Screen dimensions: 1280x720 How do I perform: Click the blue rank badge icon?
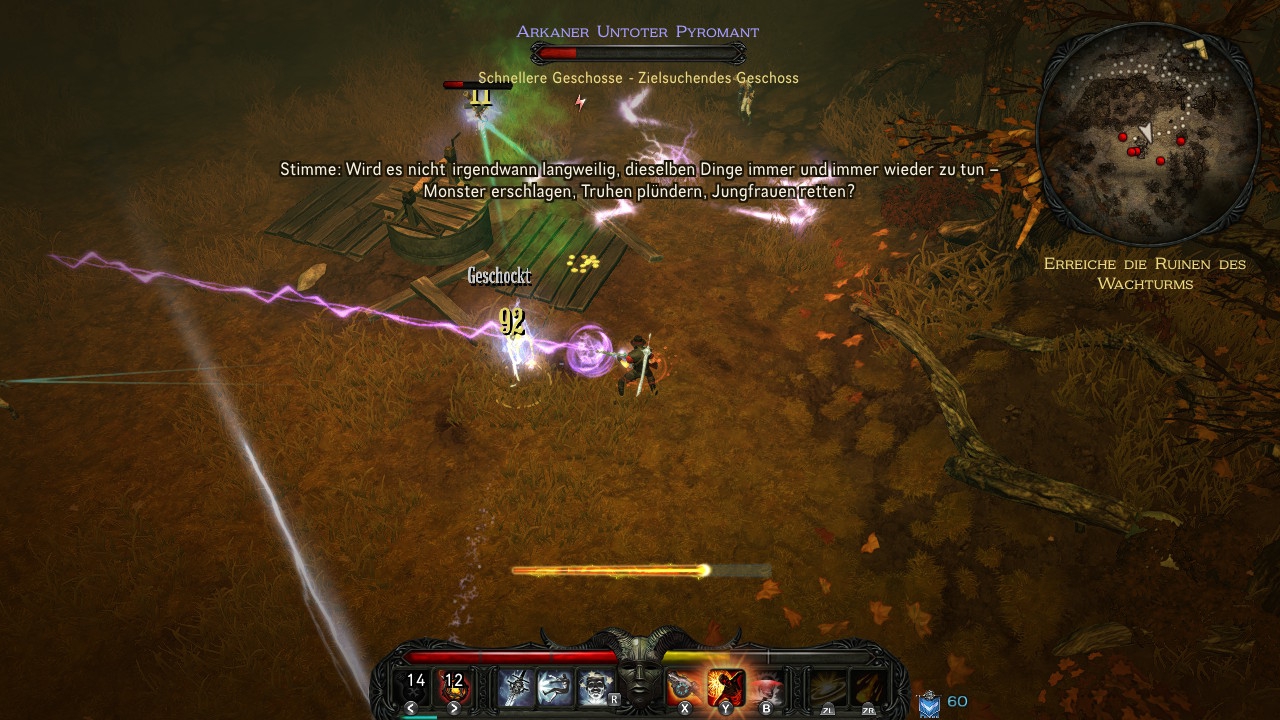[x=929, y=704]
